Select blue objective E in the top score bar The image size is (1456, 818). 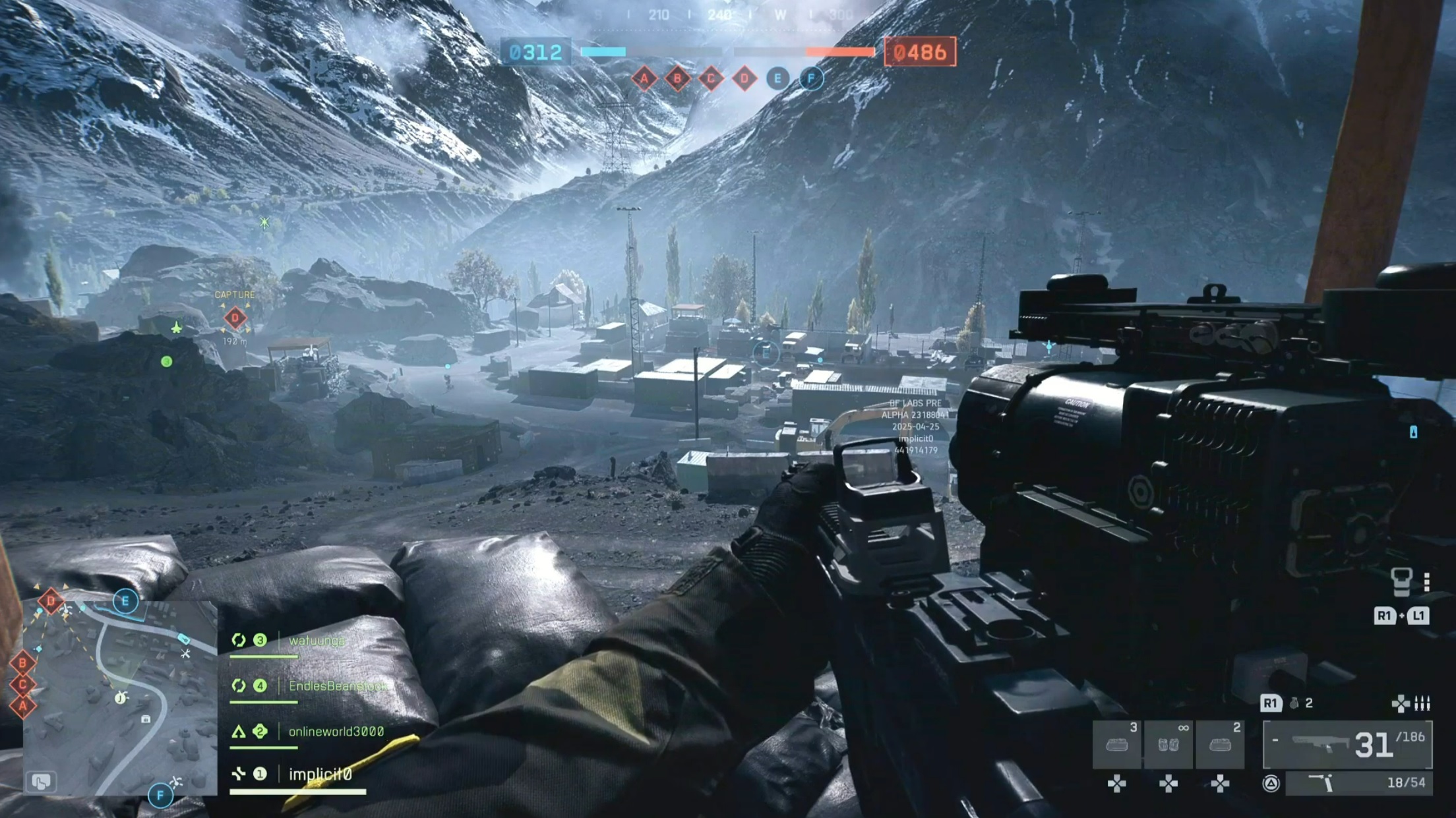[777, 79]
